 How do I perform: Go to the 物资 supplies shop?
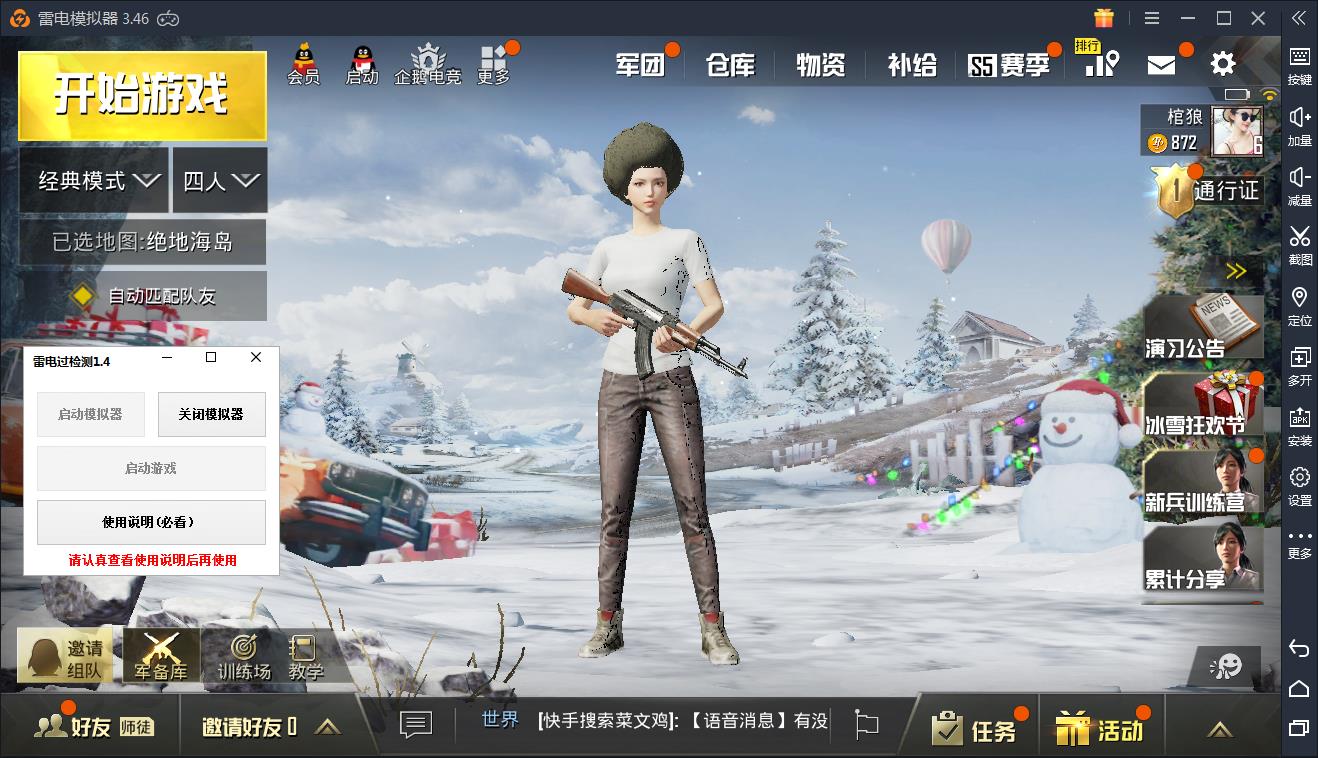click(821, 66)
